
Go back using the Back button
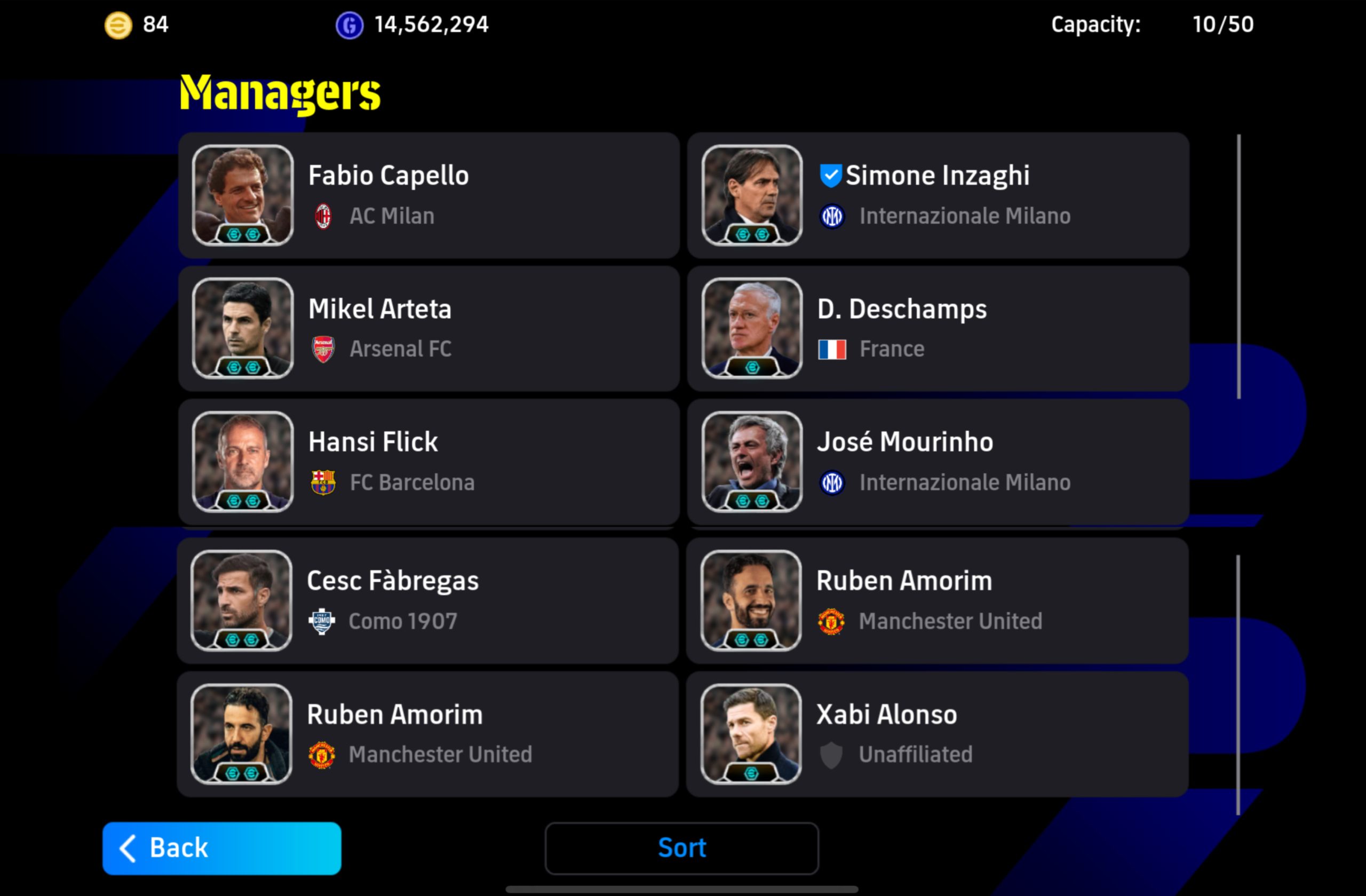coord(221,848)
